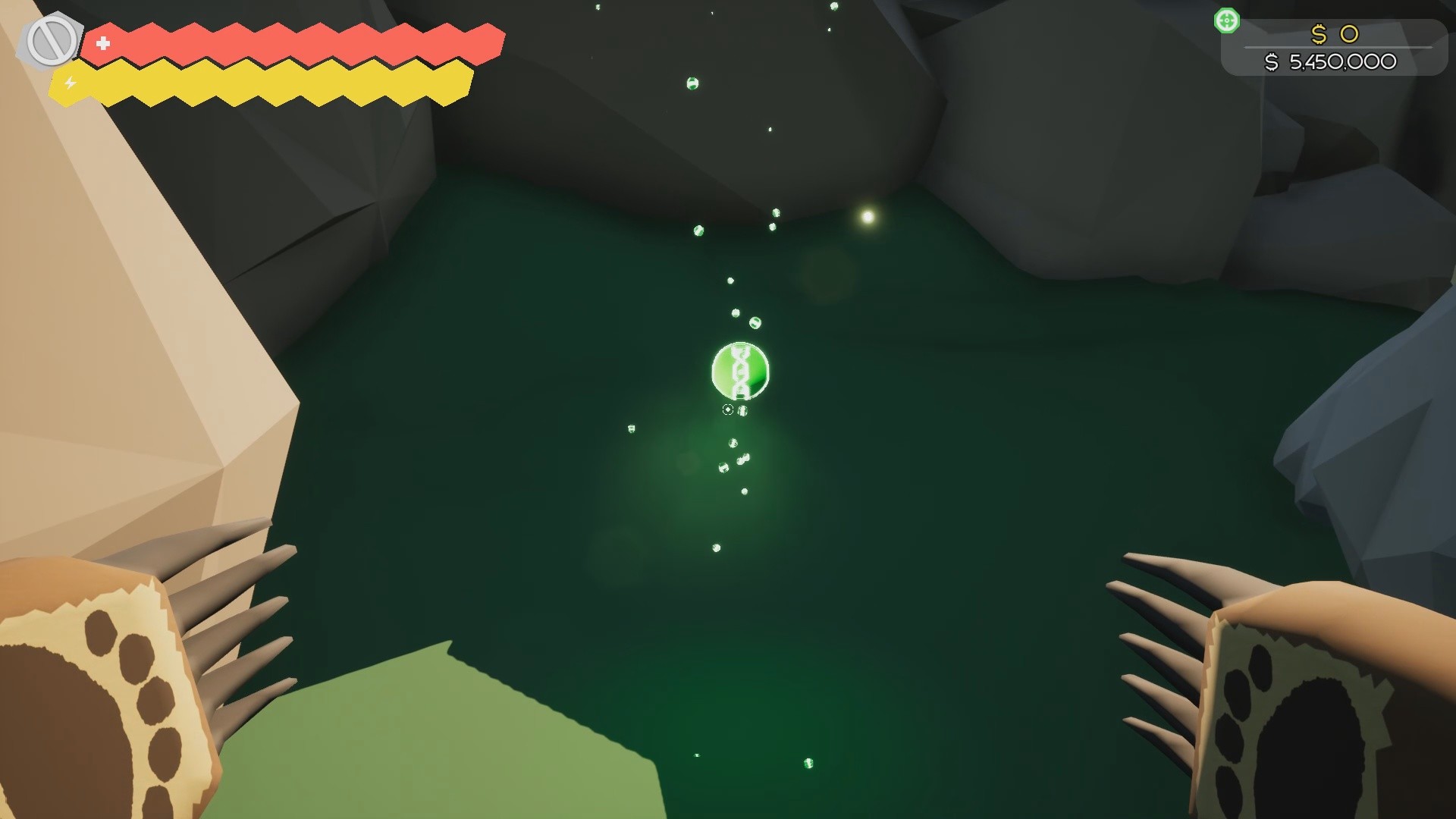The height and width of the screenshot is (819, 1456).
Task: Click the white plus on the health bar
Action: (x=103, y=44)
